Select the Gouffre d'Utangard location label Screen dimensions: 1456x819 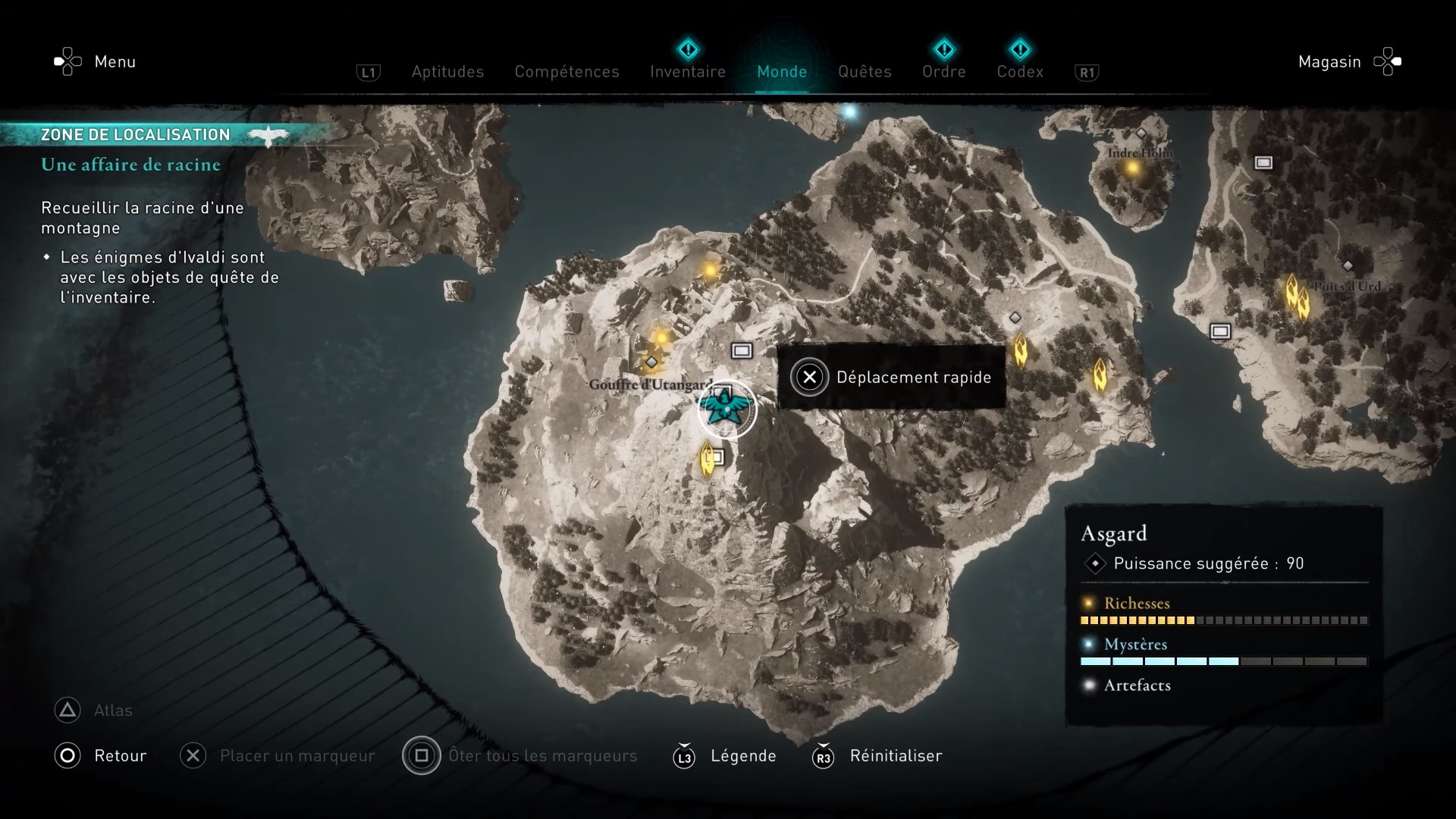(x=651, y=384)
